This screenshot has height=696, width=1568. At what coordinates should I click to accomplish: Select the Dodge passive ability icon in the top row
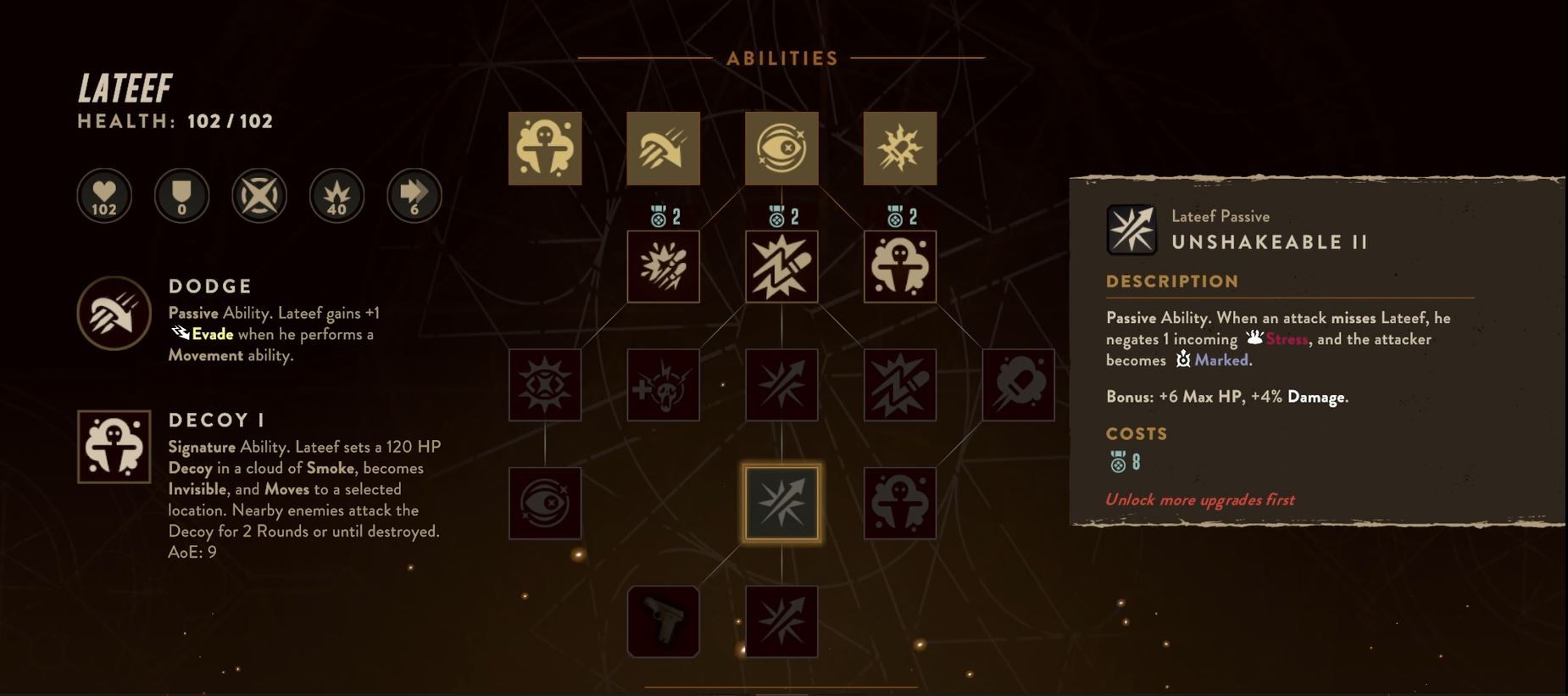click(x=663, y=148)
